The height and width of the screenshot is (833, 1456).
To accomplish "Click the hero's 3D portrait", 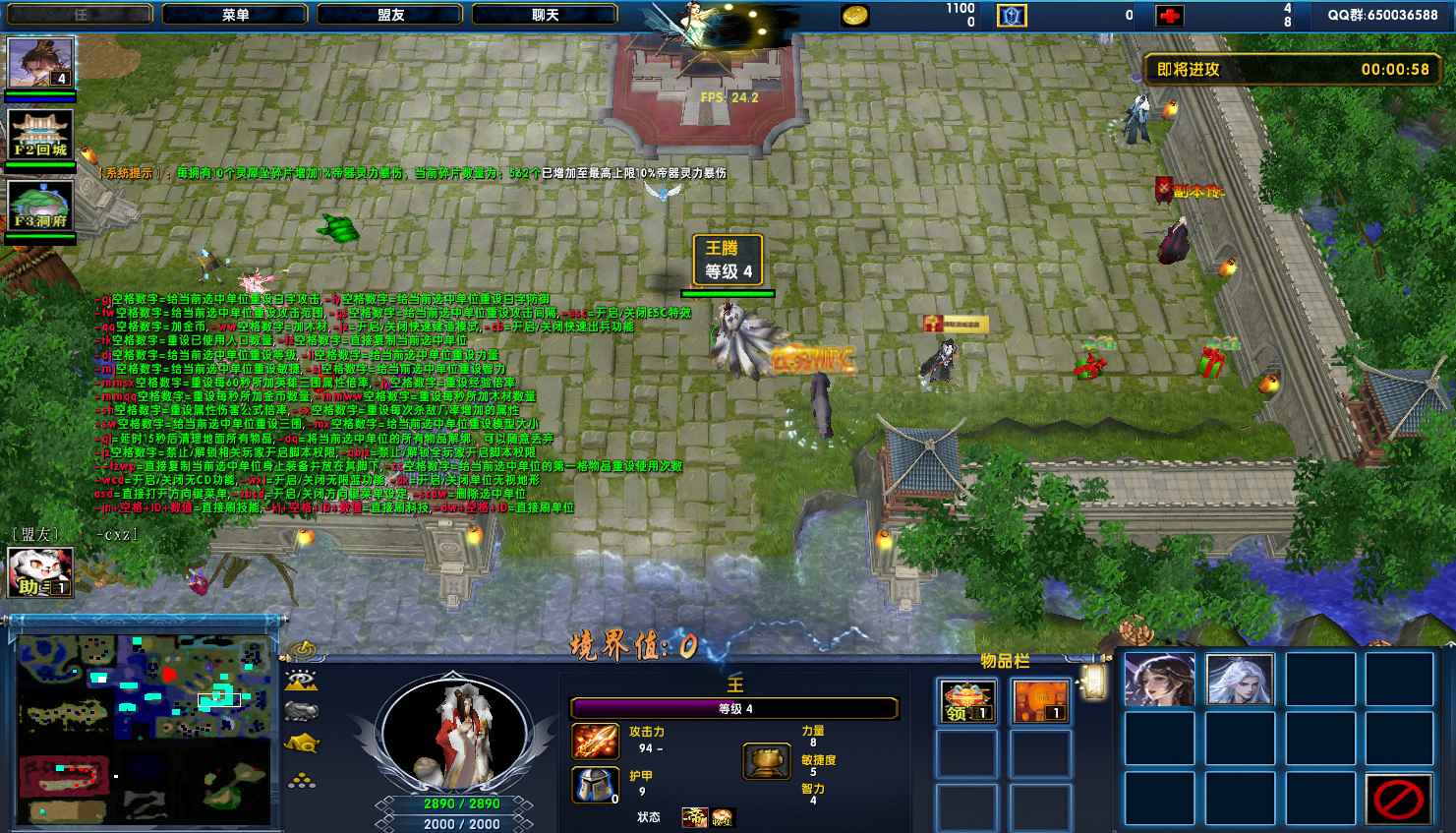I will (x=453, y=735).
